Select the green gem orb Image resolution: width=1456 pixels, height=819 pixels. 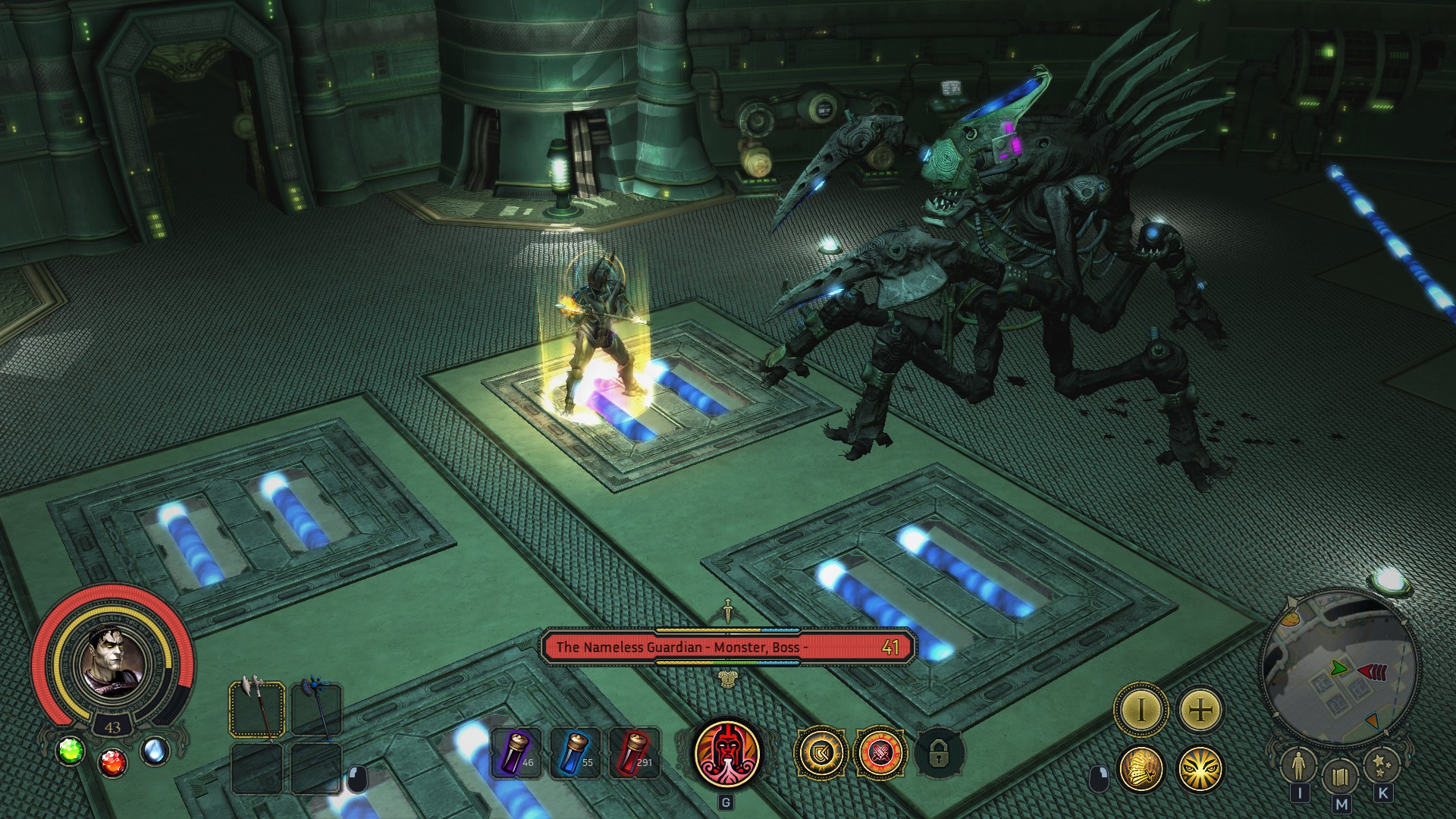click(x=71, y=751)
